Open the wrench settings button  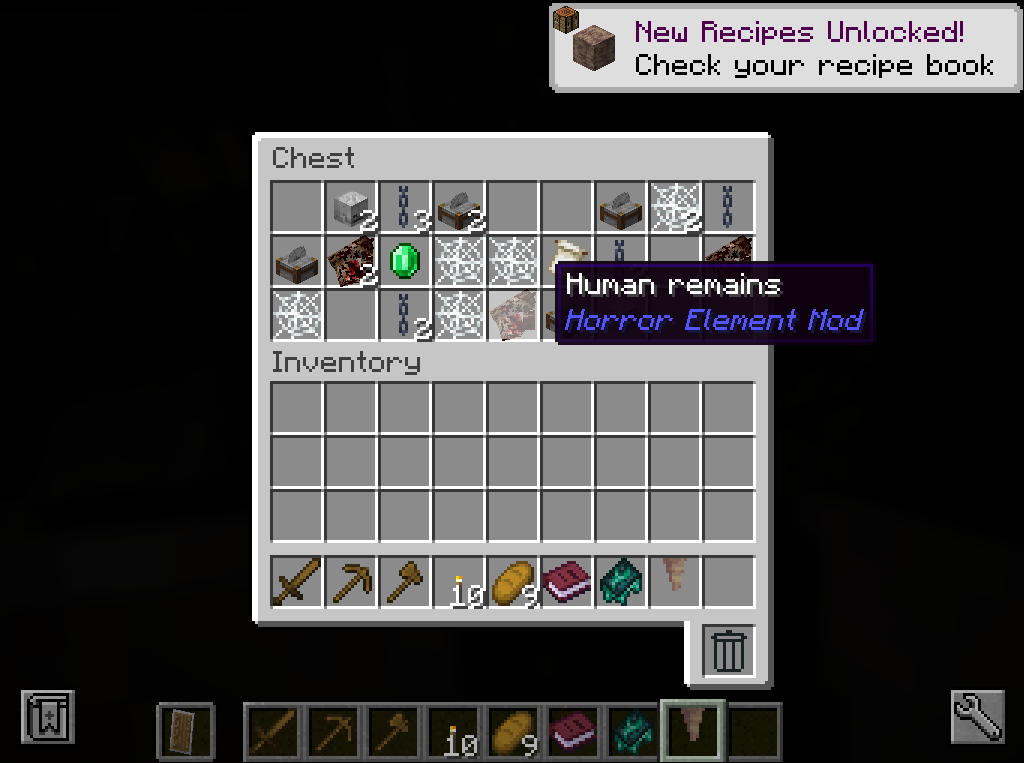(975, 716)
